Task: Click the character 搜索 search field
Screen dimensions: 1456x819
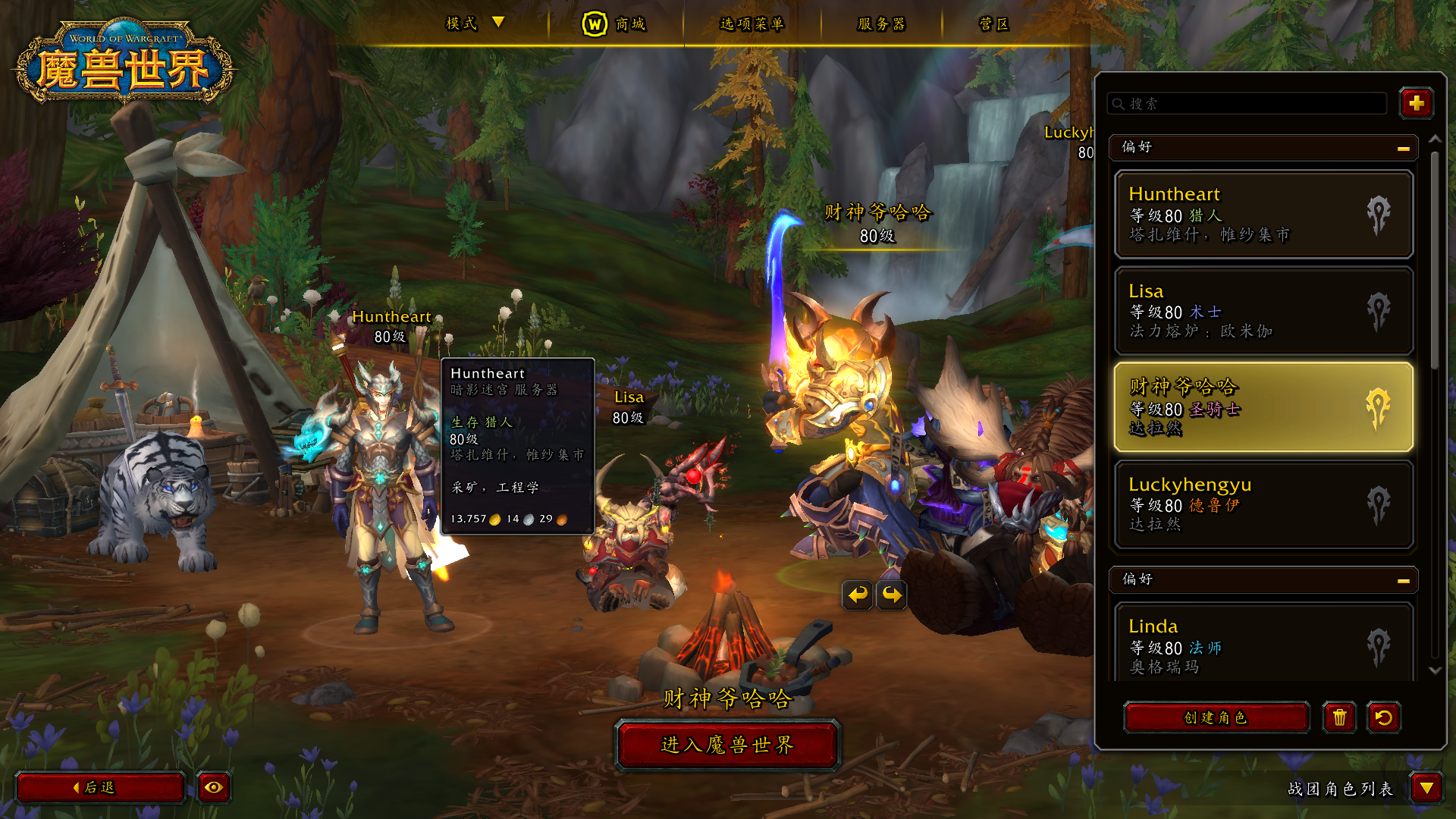Action: pos(1247,104)
